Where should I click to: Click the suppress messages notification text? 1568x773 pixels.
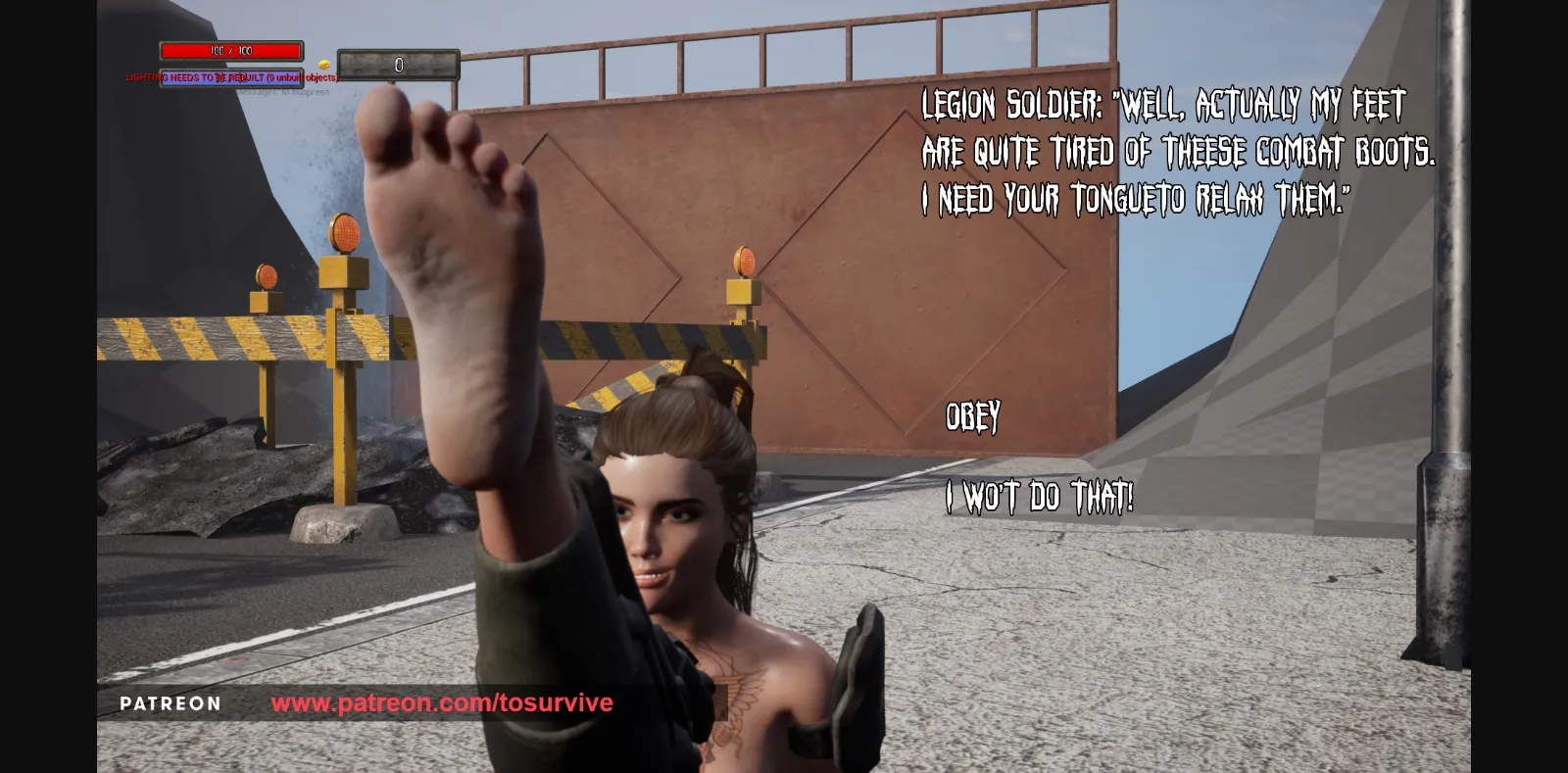pos(284,93)
